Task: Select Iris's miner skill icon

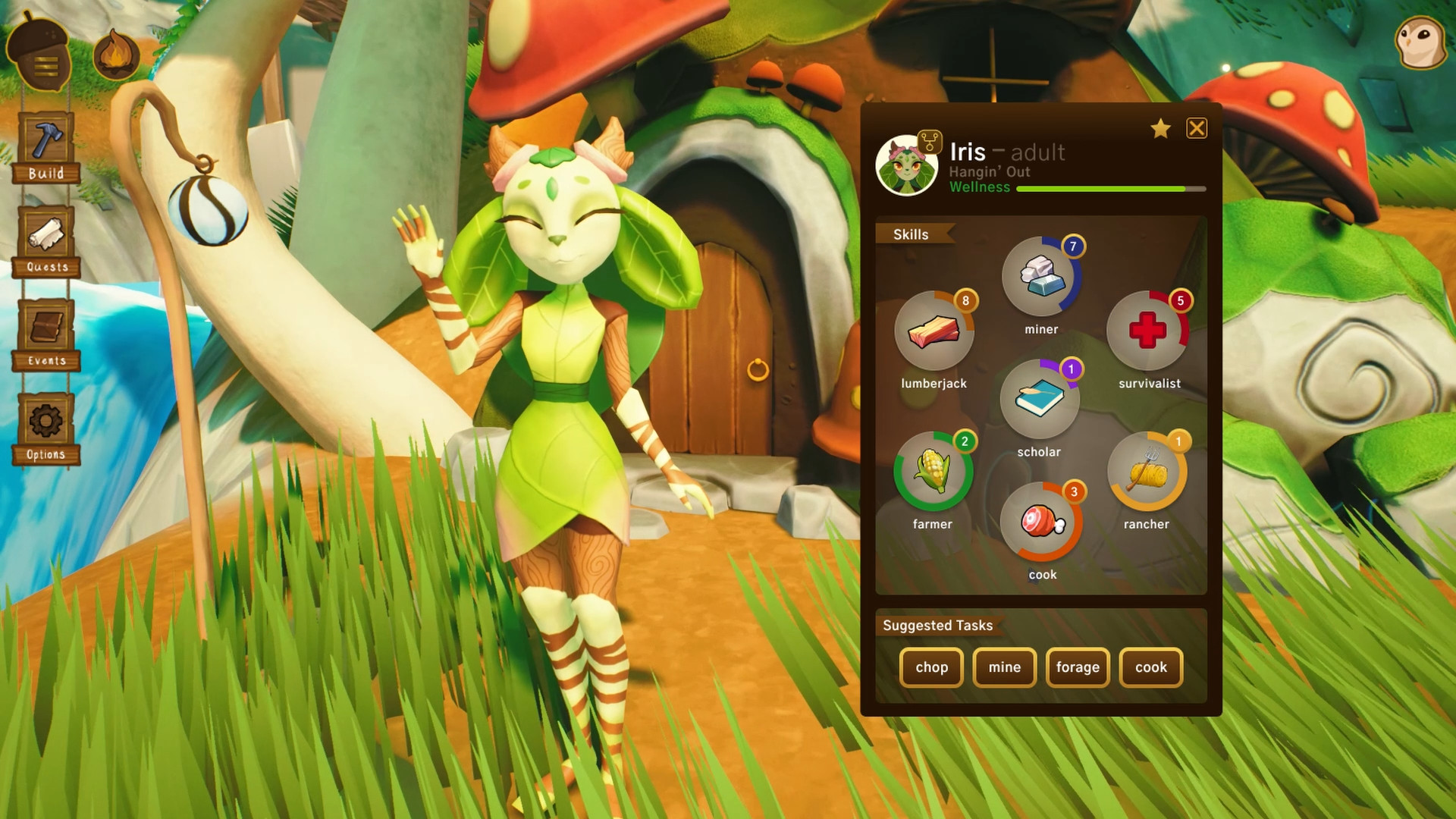Action: pos(1040,279)
